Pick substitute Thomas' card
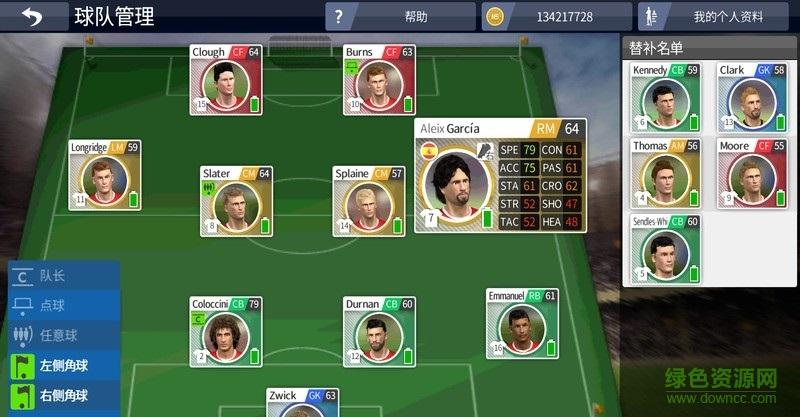800x417 pixels. tap(664, 173)
